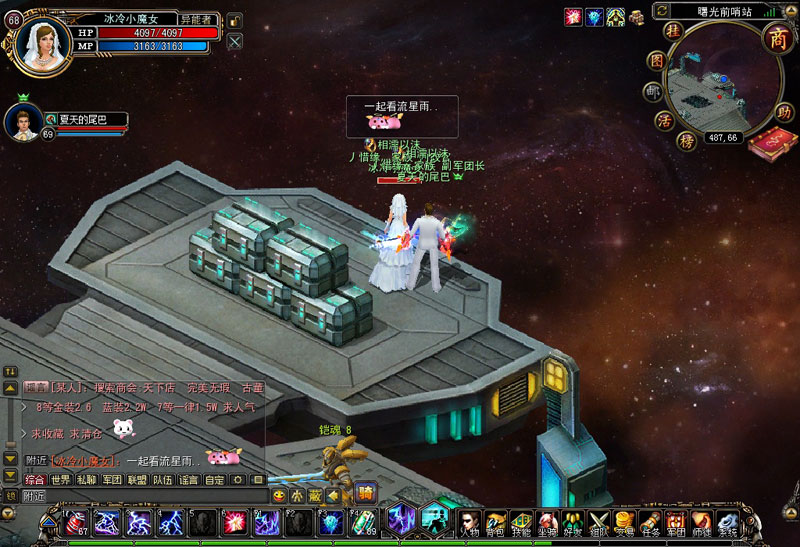Switch to the 军团 legion chat tab

(112, 480)
